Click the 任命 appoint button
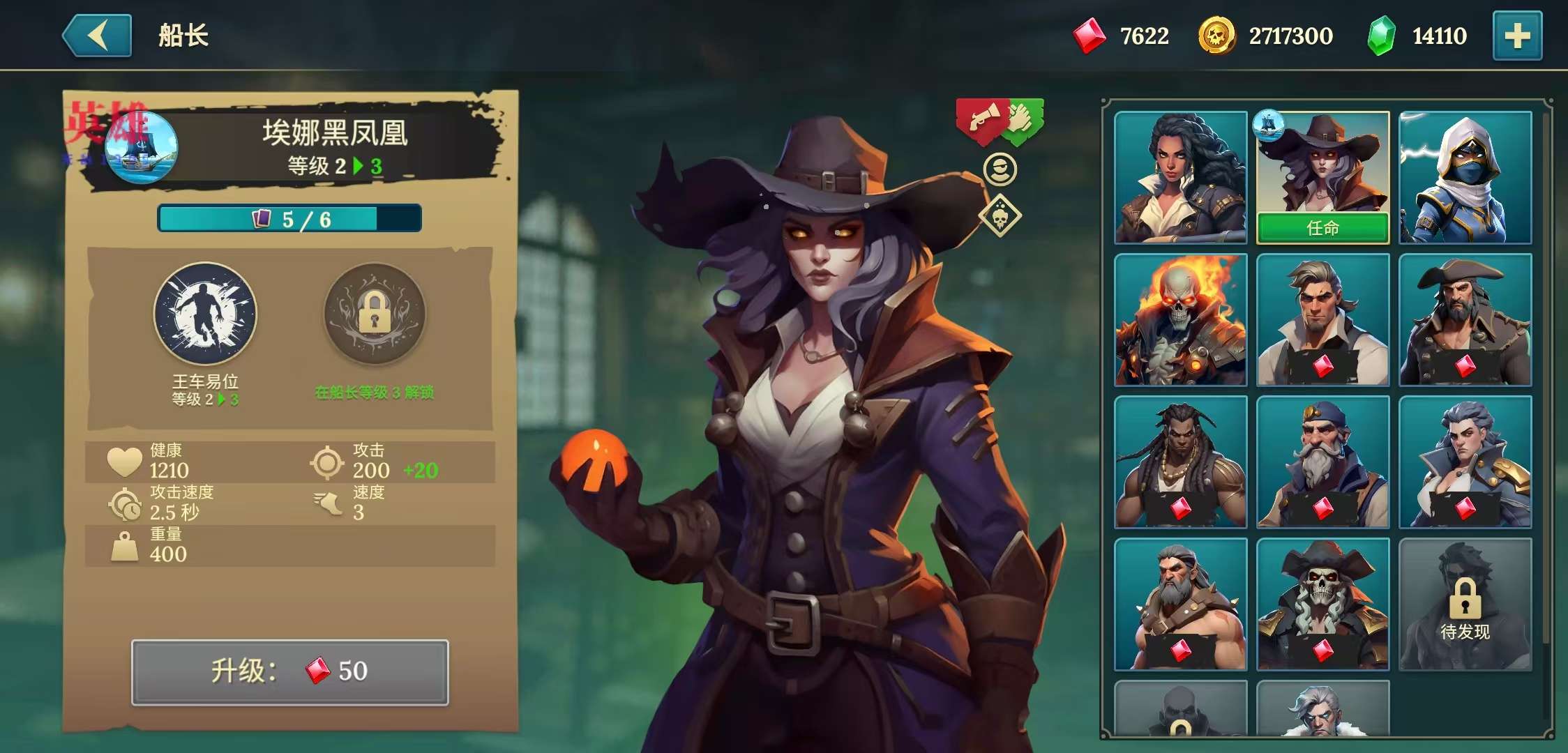1568x753 pixels. tap(1322, 228)
